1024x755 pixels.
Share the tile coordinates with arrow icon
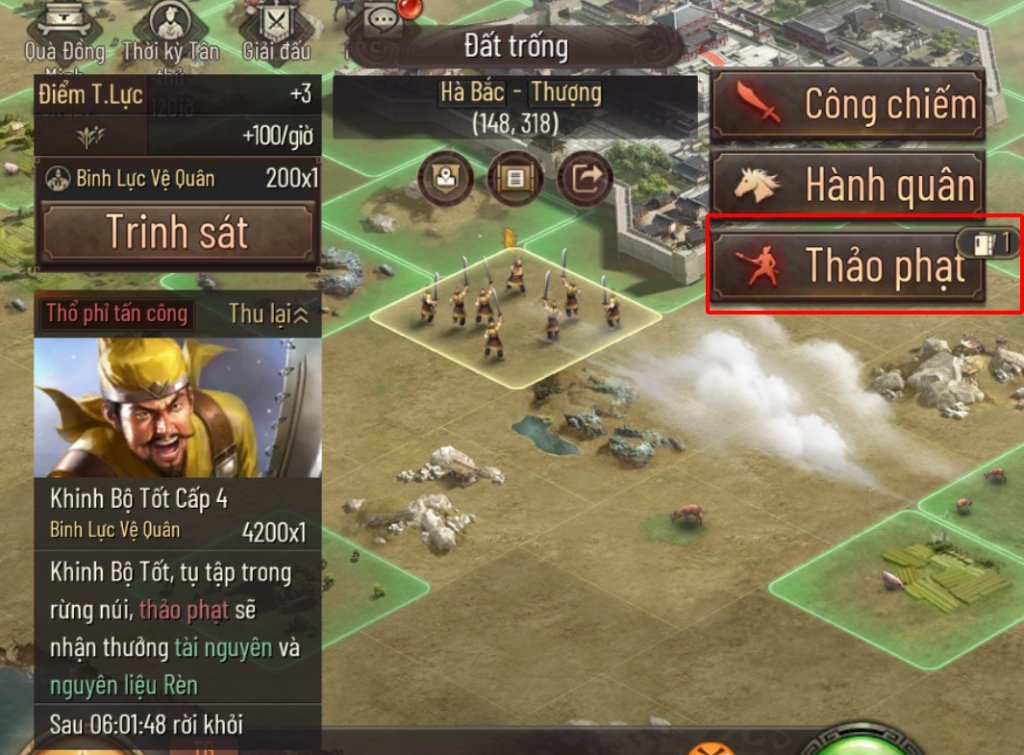pos(585,179)
